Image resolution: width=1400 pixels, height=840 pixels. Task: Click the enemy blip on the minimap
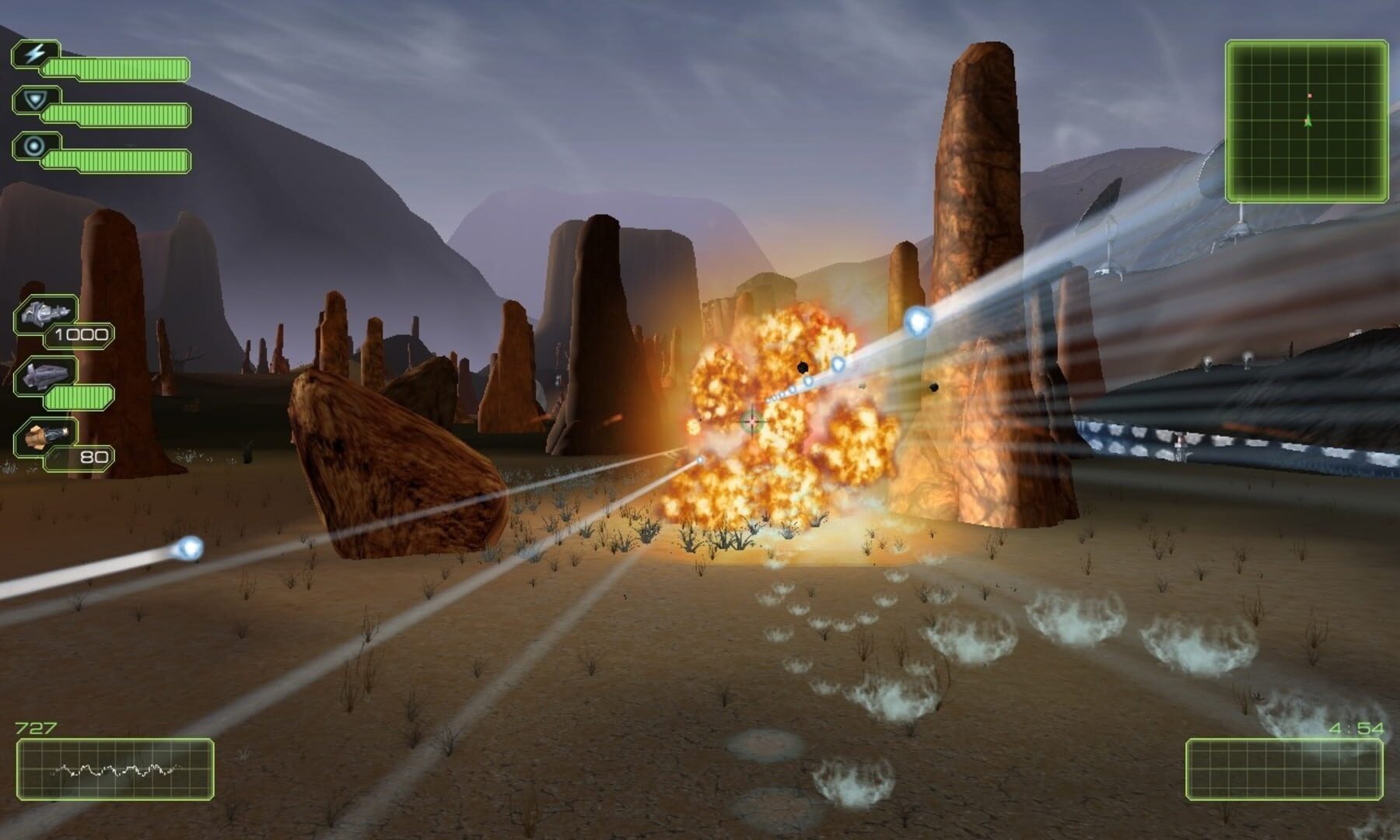(x=1309, y=96)
